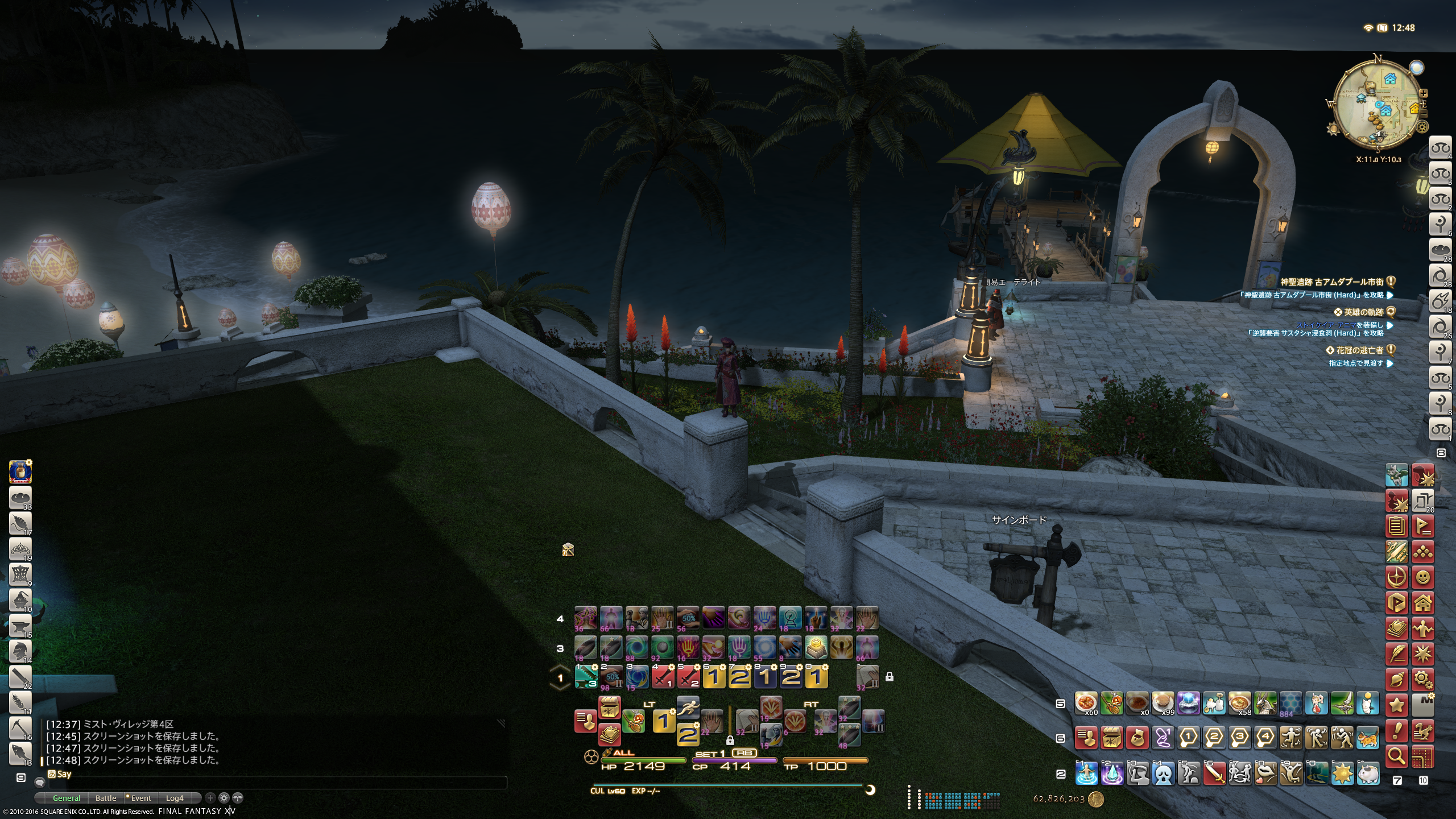Open system configuration gears icon
Viewport: 1456px width, 819px height.
pyautogui.click(x=1423, y=679)
